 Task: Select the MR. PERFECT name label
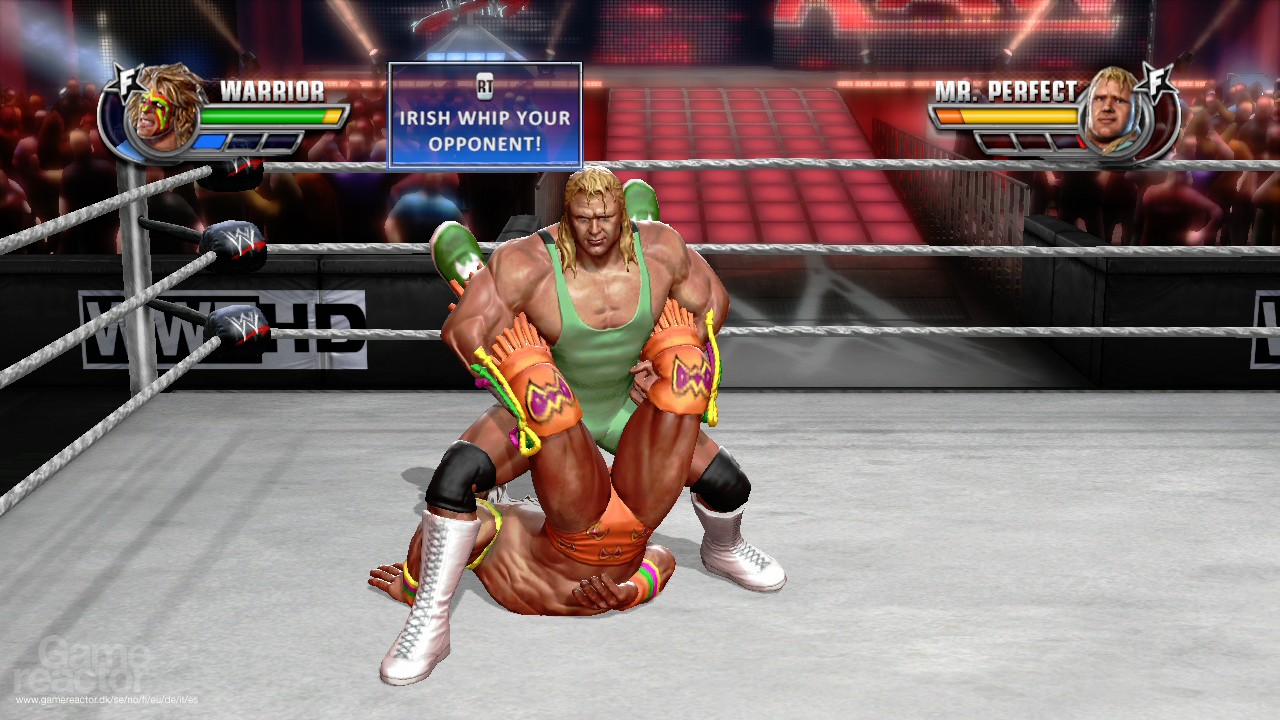coord(1005,90)
